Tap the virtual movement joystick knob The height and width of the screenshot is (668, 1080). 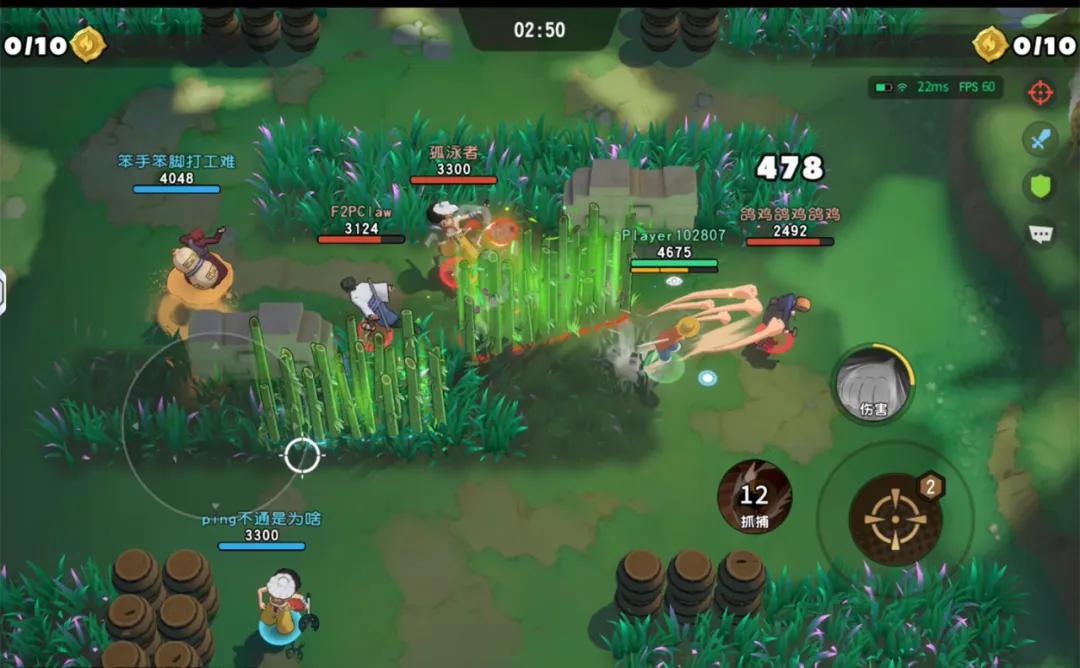(301, 456)
